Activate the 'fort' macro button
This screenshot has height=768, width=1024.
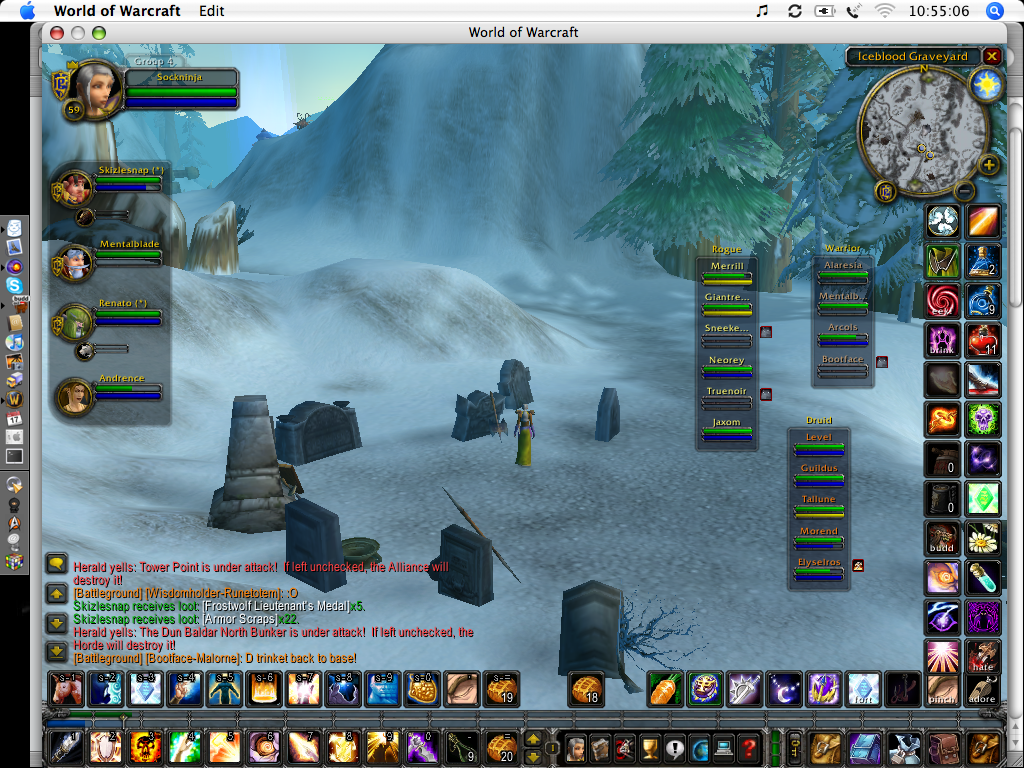863,689
